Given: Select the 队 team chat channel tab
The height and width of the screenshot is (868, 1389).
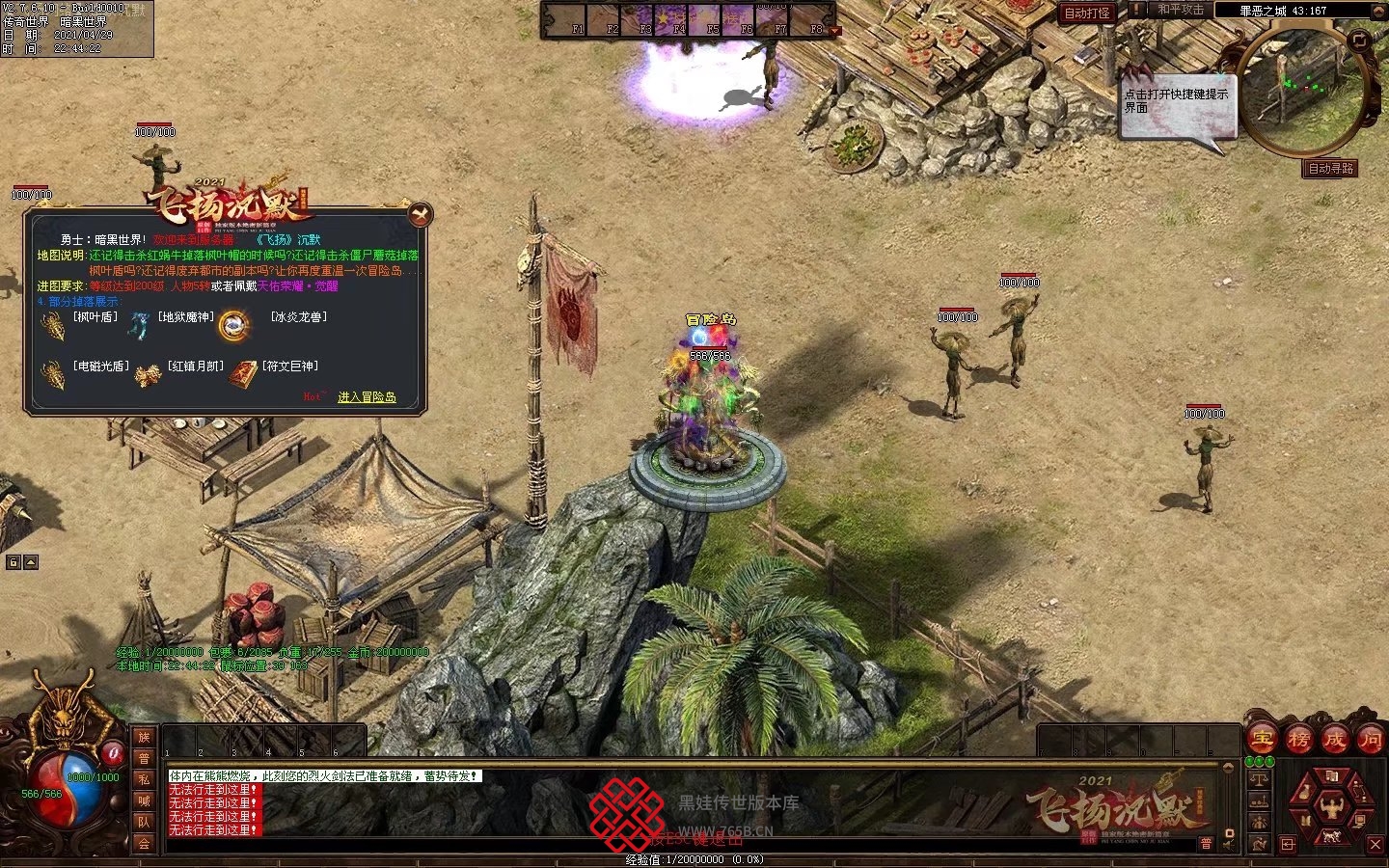Looking at the screenshot, I should [x=144, y=822].
